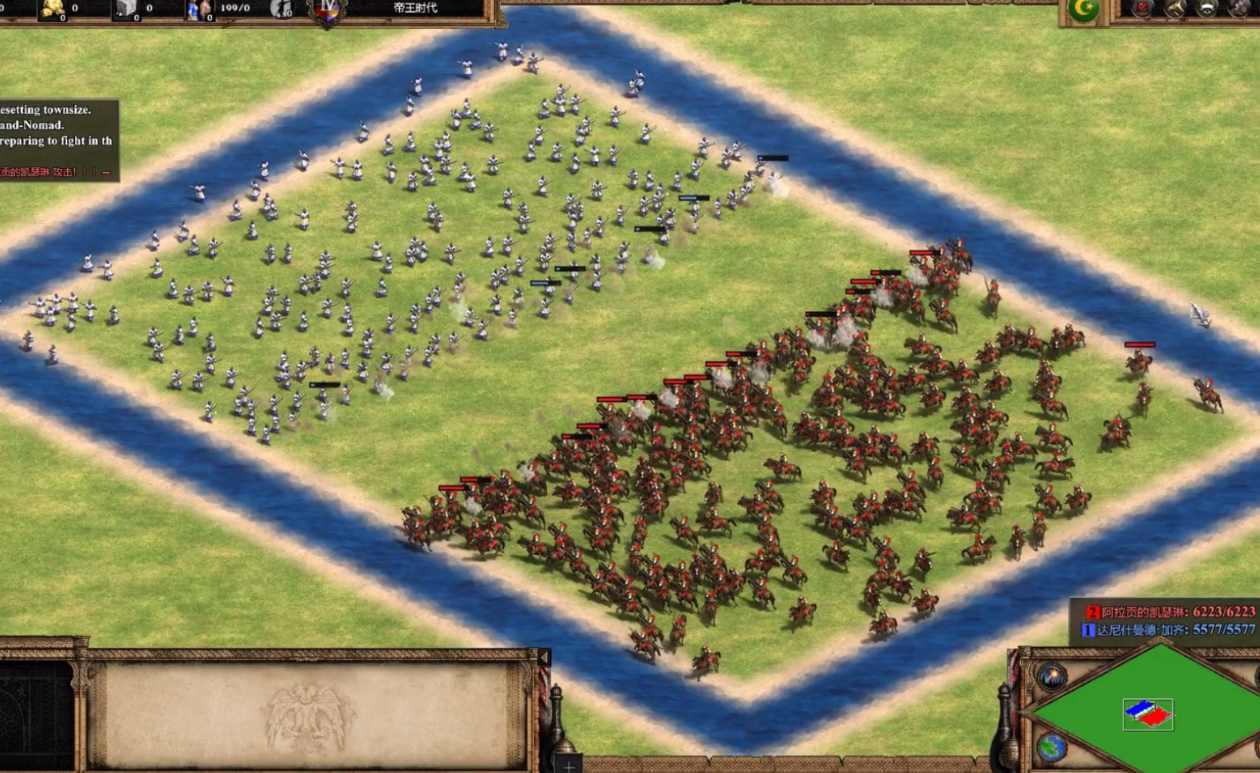Image resolution: width=1260 pixels, height=773 pixels.
Task: Select the gold resource icon
Action: point(52,9)
